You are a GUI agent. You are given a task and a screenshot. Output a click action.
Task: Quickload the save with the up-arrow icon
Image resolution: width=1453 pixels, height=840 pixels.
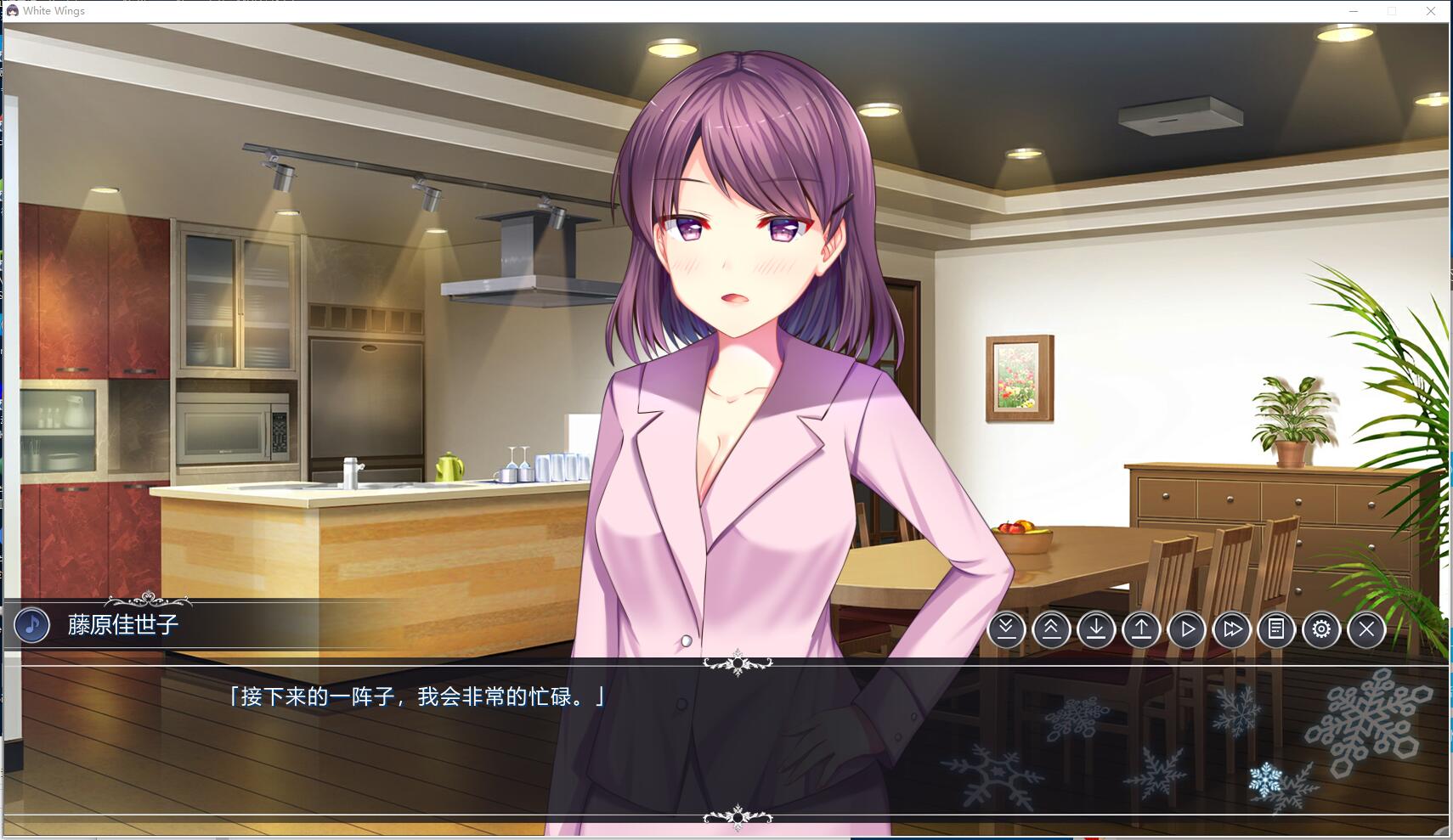point(1142,629)
